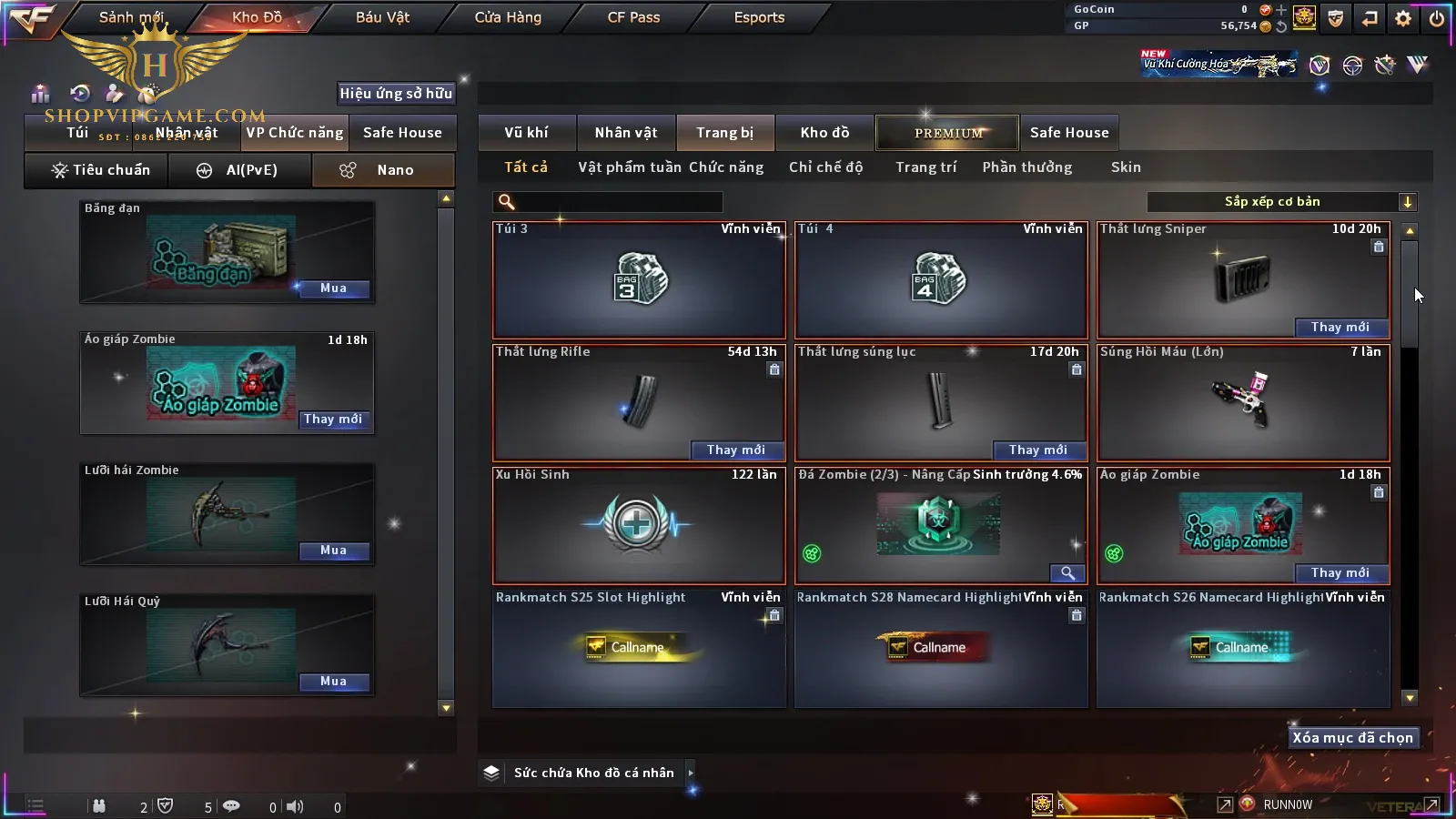Select the Xu Hồi Sinh item

point(639,525)
